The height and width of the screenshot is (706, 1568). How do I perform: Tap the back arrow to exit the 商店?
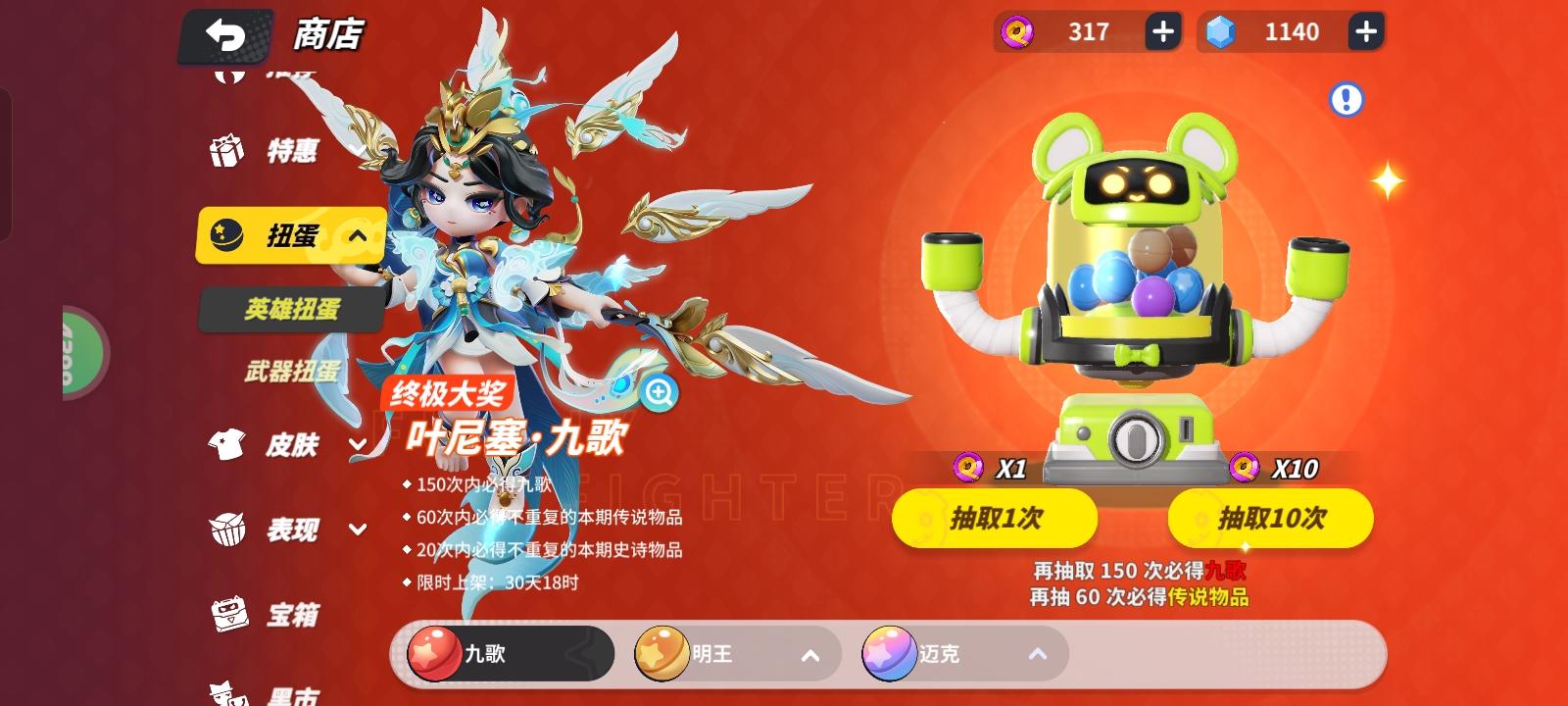click(226, 36)
